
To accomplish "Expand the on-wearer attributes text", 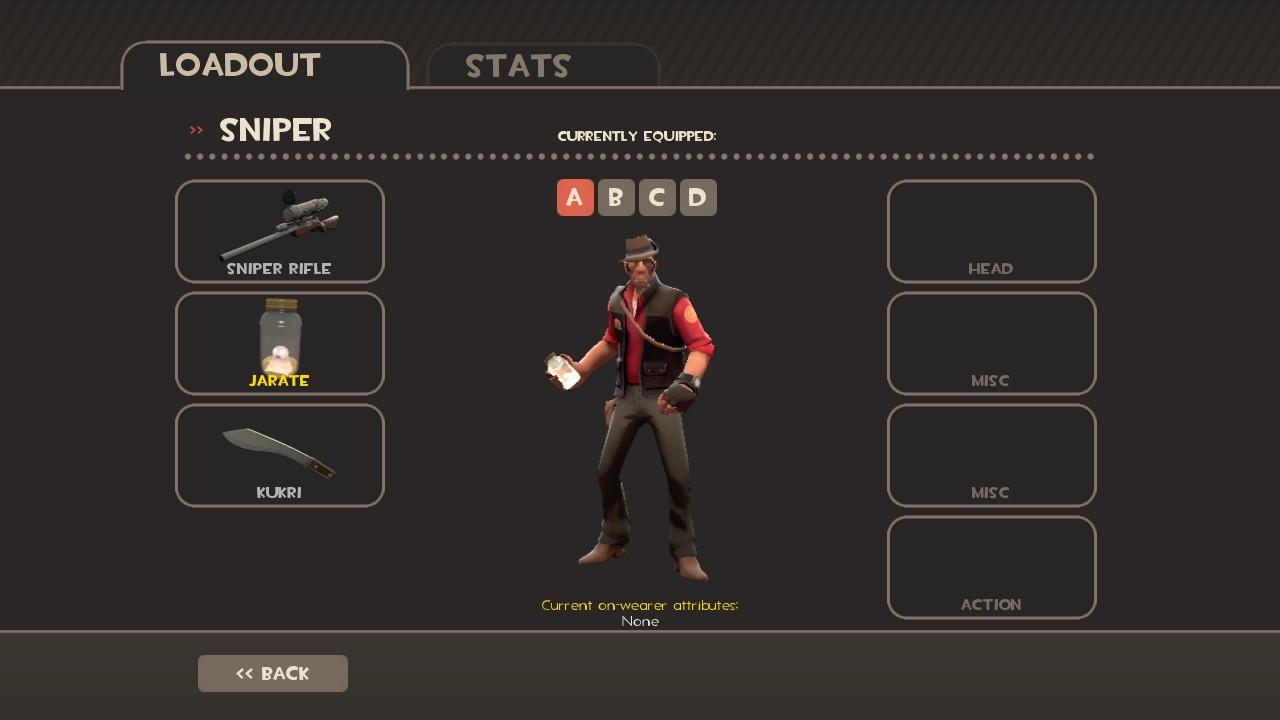I will 640,606.
